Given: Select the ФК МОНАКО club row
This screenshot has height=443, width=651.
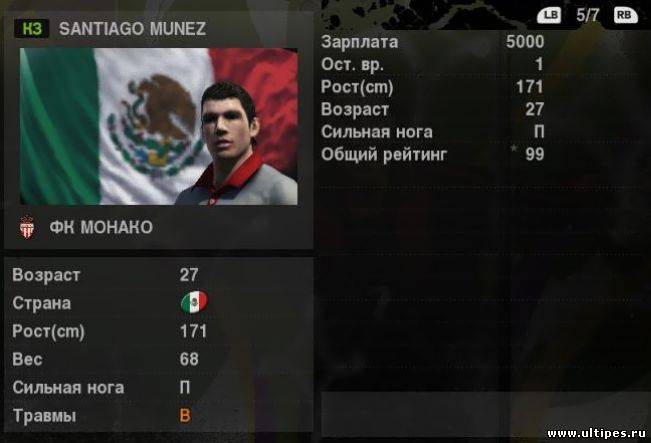Looking at the screenshot, I should [x=100, y=228].
